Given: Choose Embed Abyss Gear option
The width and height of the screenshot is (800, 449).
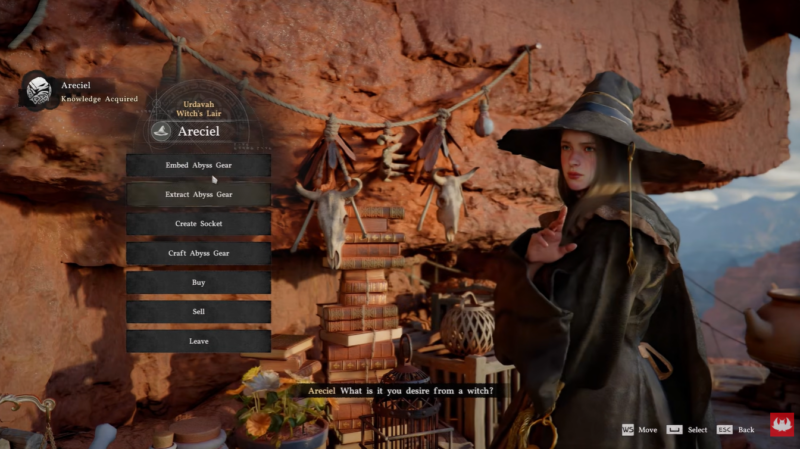Looking at the screenshot, I should (198, 165).
